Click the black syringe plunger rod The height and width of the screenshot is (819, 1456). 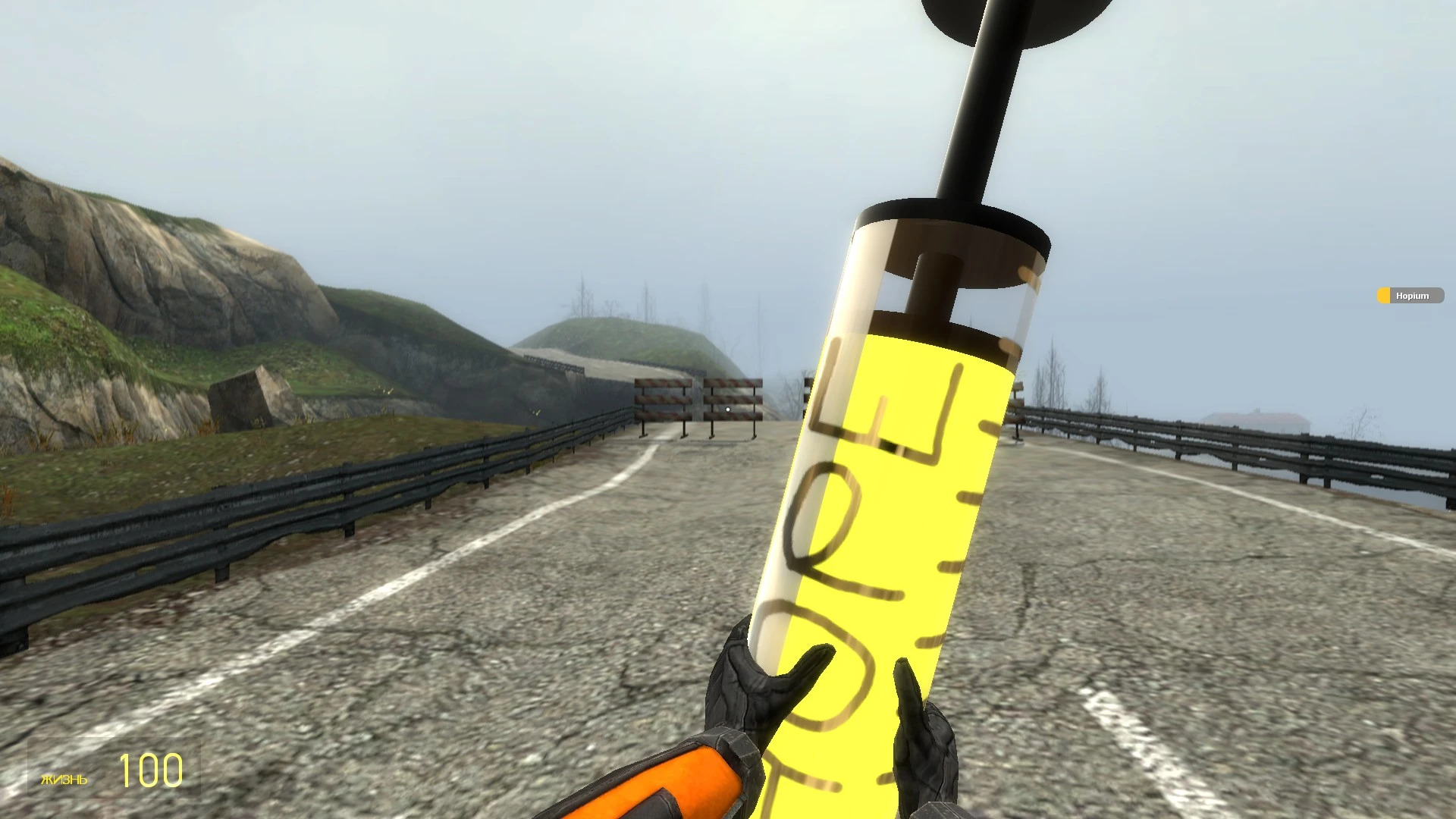pyautogui.click(x=978, y=114)
